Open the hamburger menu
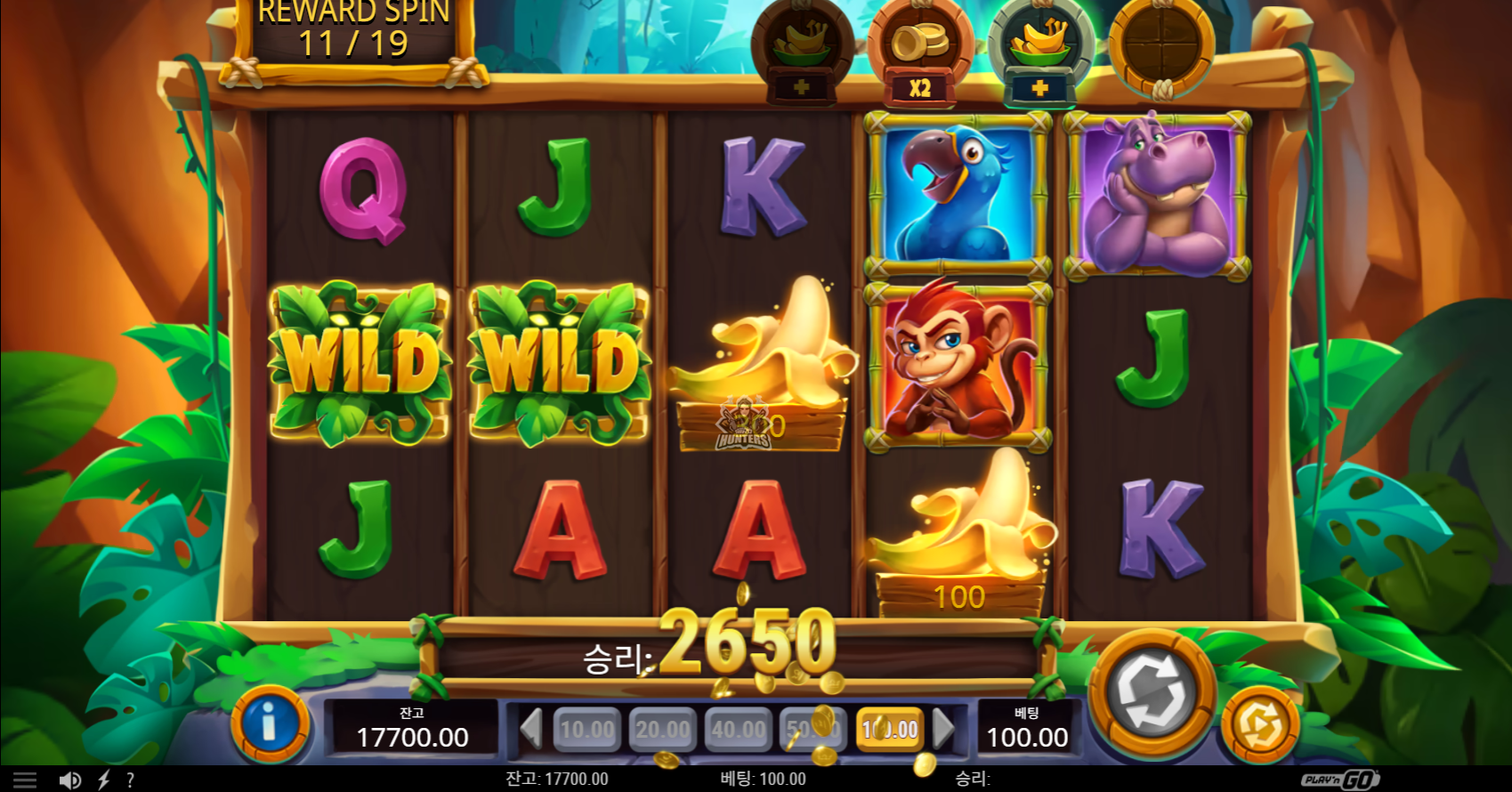The image size is (1512, 792). pyautogui.click(x=25, y=780)
